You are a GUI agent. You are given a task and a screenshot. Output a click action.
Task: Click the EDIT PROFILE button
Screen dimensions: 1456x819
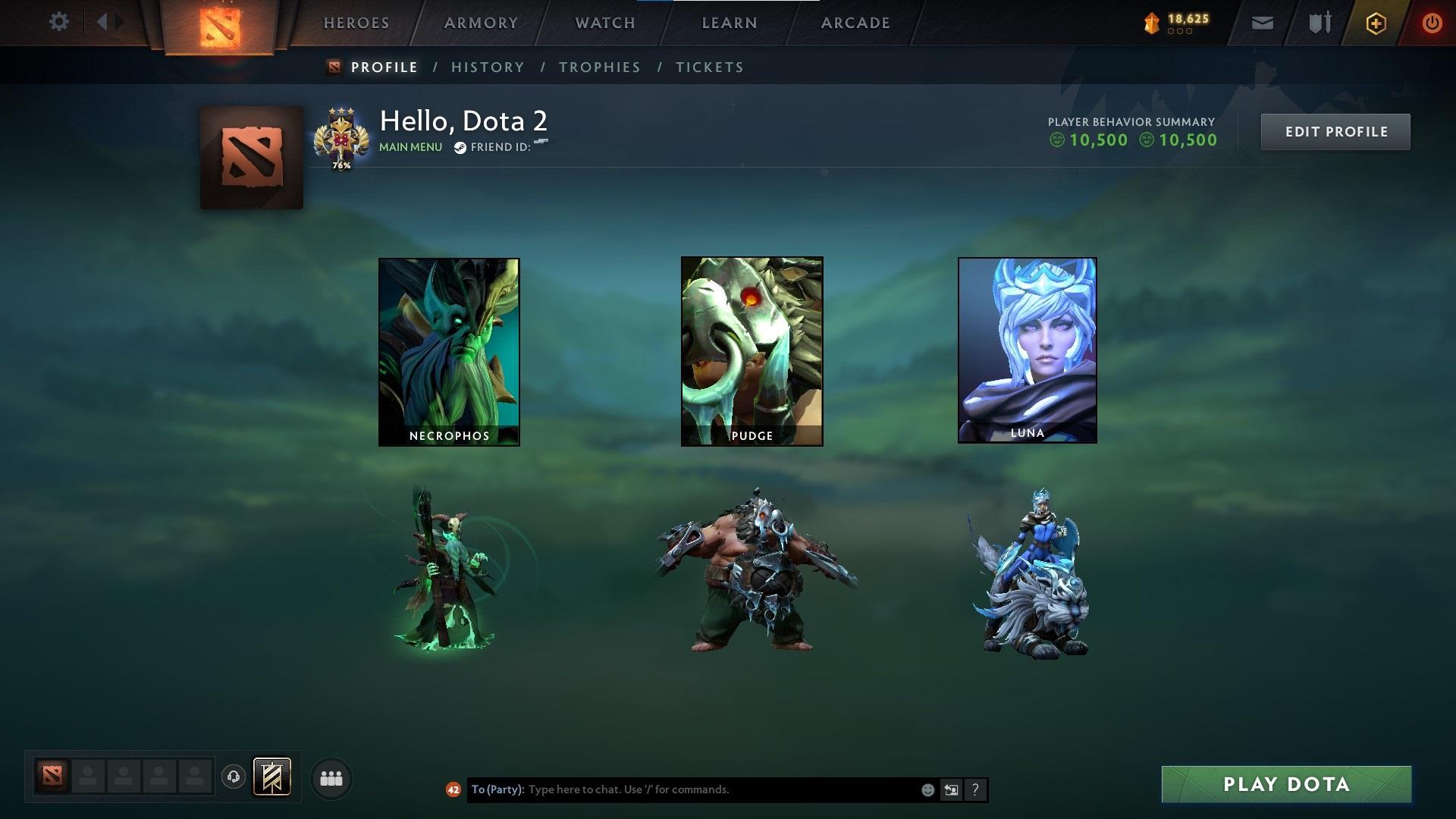click(1335, 131)
